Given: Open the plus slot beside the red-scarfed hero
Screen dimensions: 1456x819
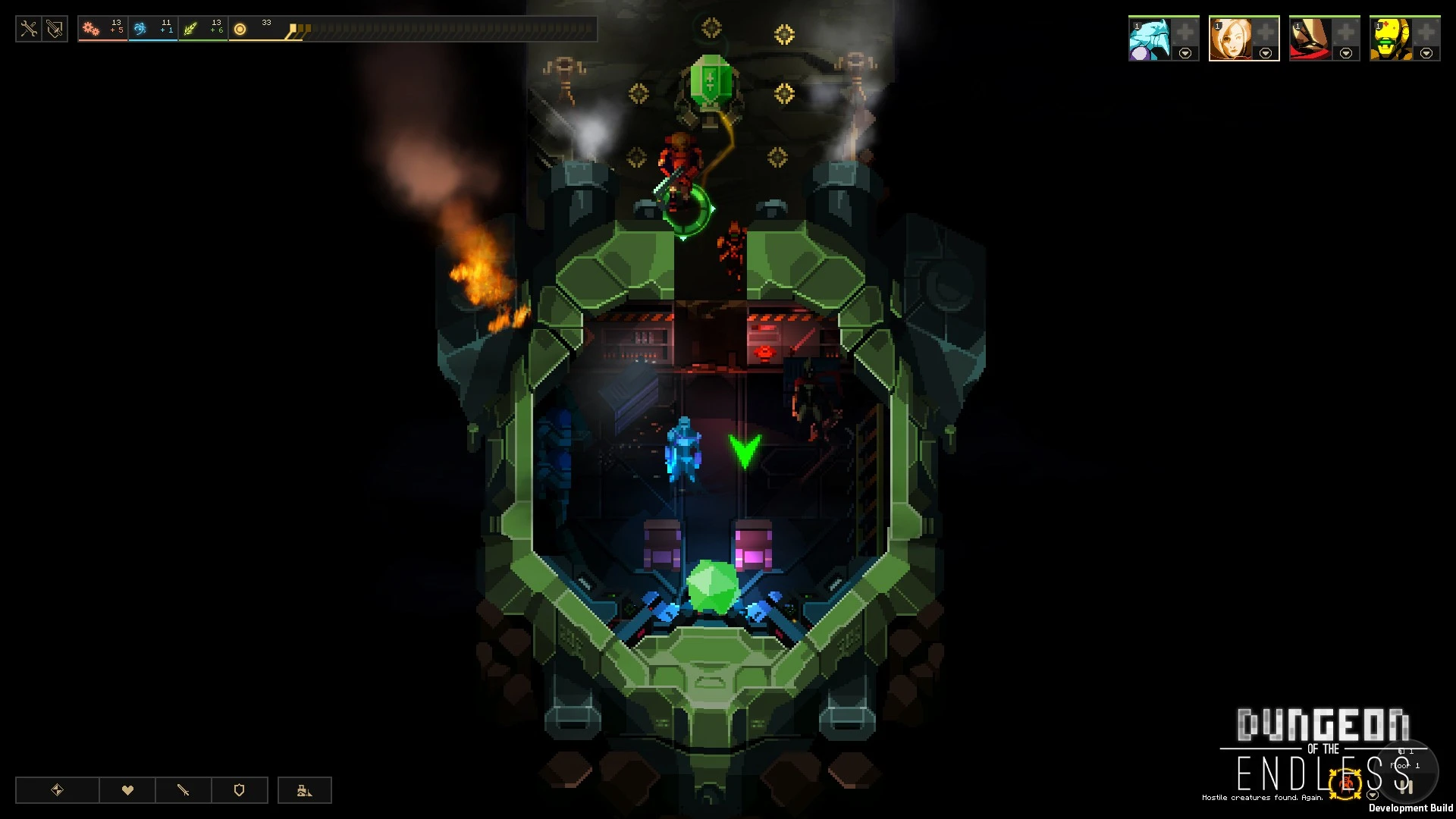Looking at the screenshot, I should [1346, 33].
